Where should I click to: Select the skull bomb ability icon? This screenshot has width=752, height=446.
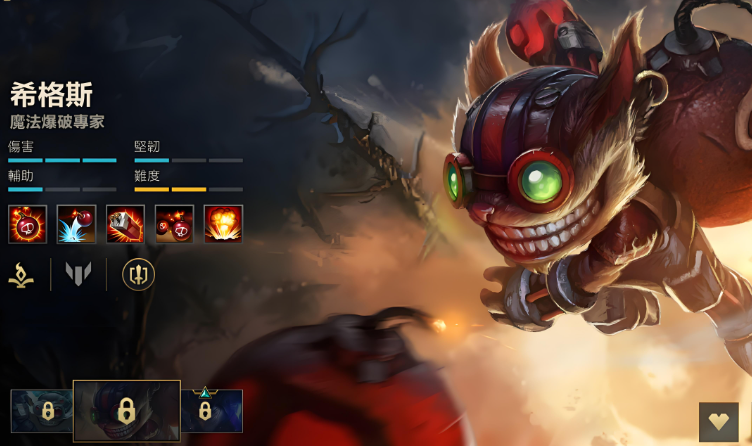tap(27, 224)
